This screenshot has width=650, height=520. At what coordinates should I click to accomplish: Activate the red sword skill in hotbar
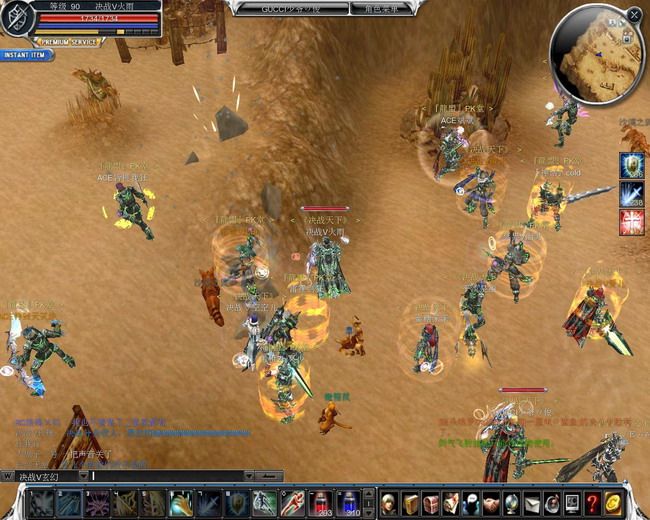click(293, 502)
